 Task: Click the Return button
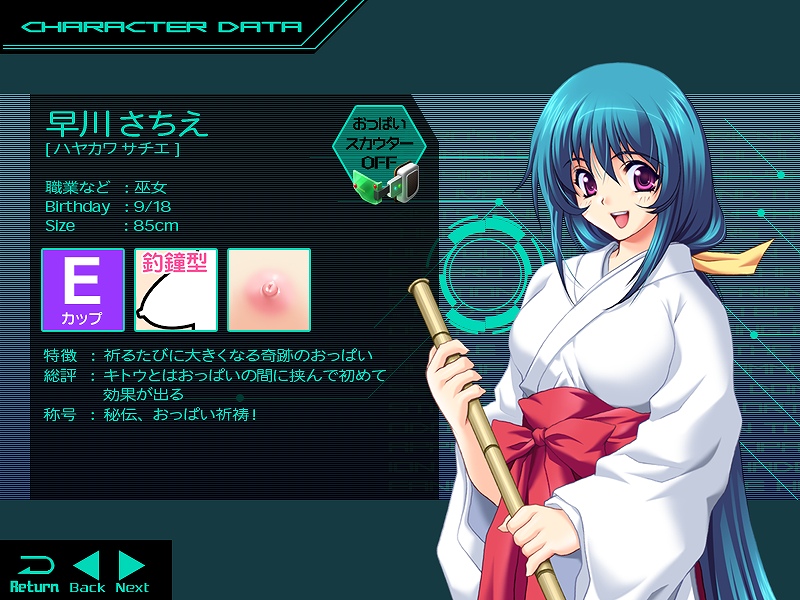(x=34, y=573)
